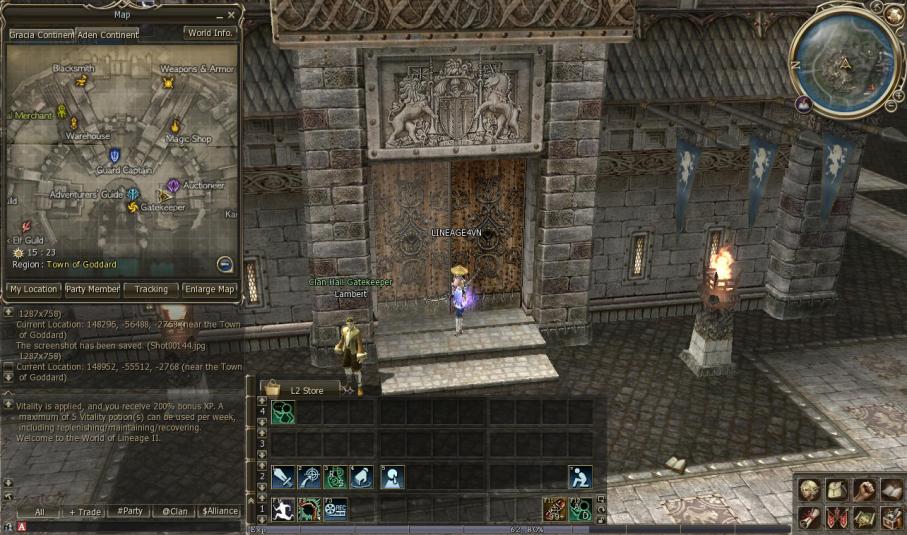Open the Clan chat tab
The height and width of the screenshot is (535, 907).
pyautogui.click(x=174, y=511)
